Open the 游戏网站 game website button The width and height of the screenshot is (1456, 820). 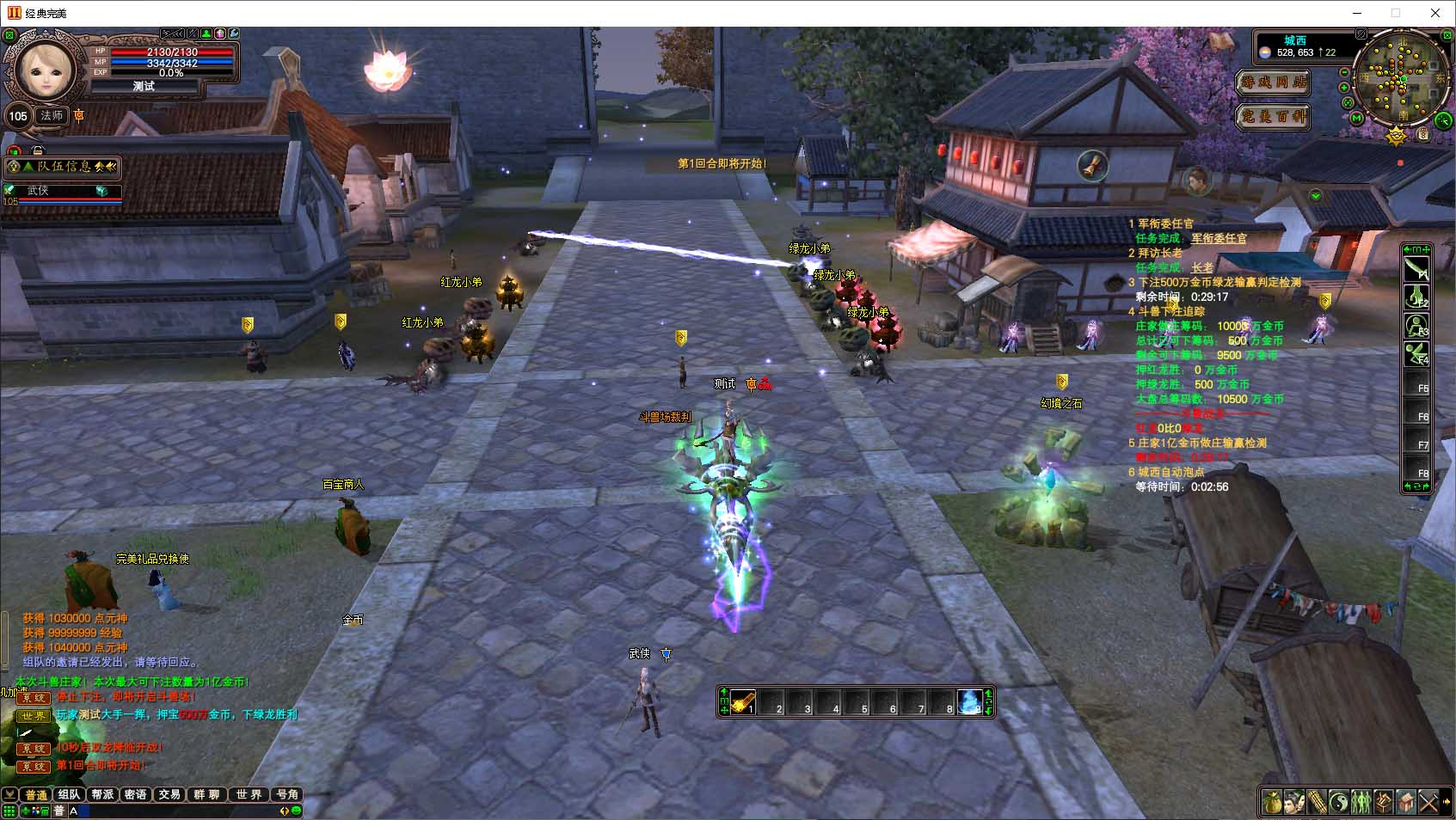(x=1274, y=83)
